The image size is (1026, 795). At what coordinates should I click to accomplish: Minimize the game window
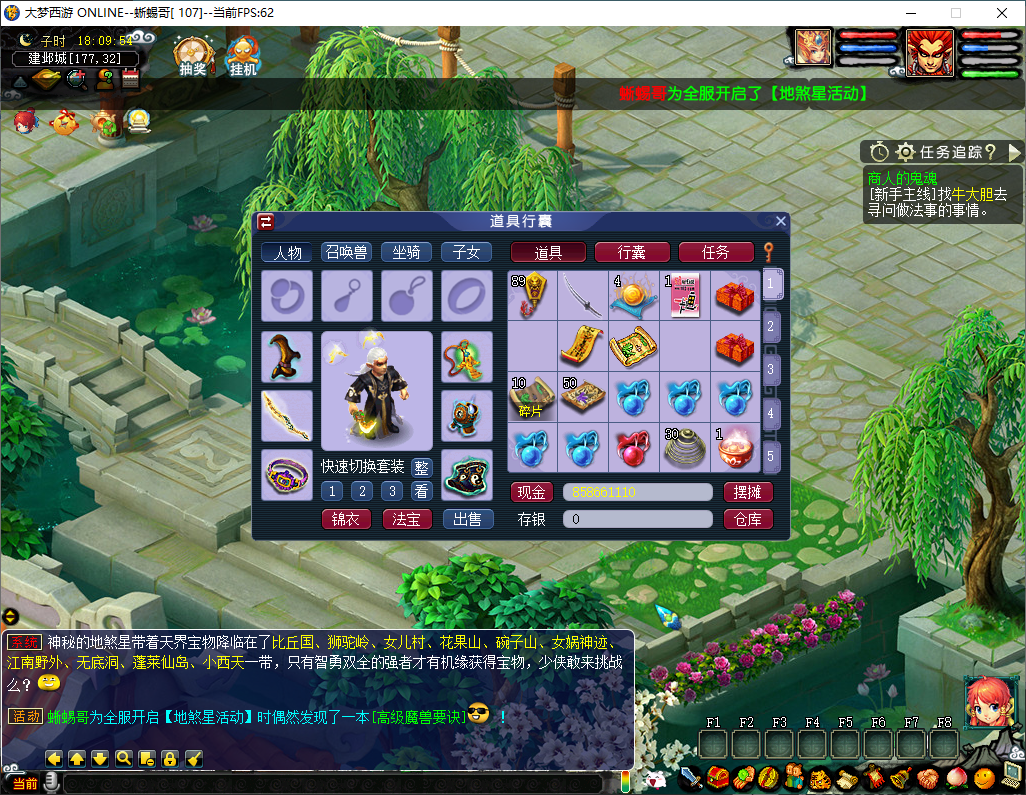pos(909,13)
